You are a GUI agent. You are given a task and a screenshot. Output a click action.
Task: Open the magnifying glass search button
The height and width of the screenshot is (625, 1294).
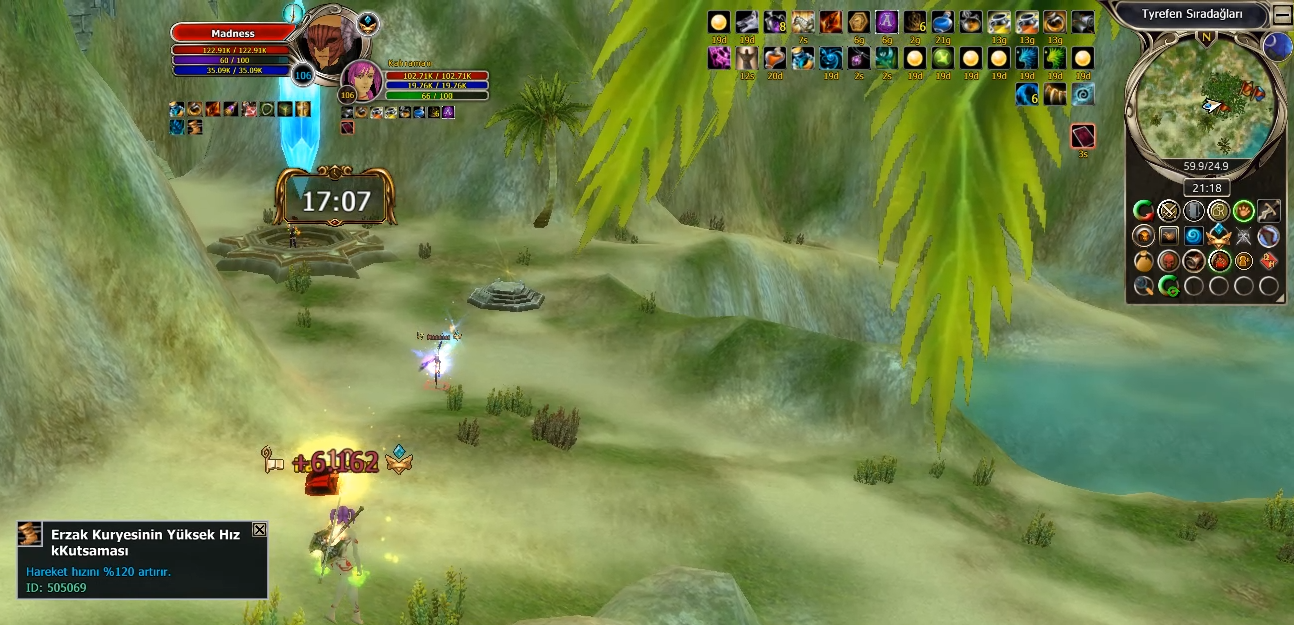(1143, 286)
